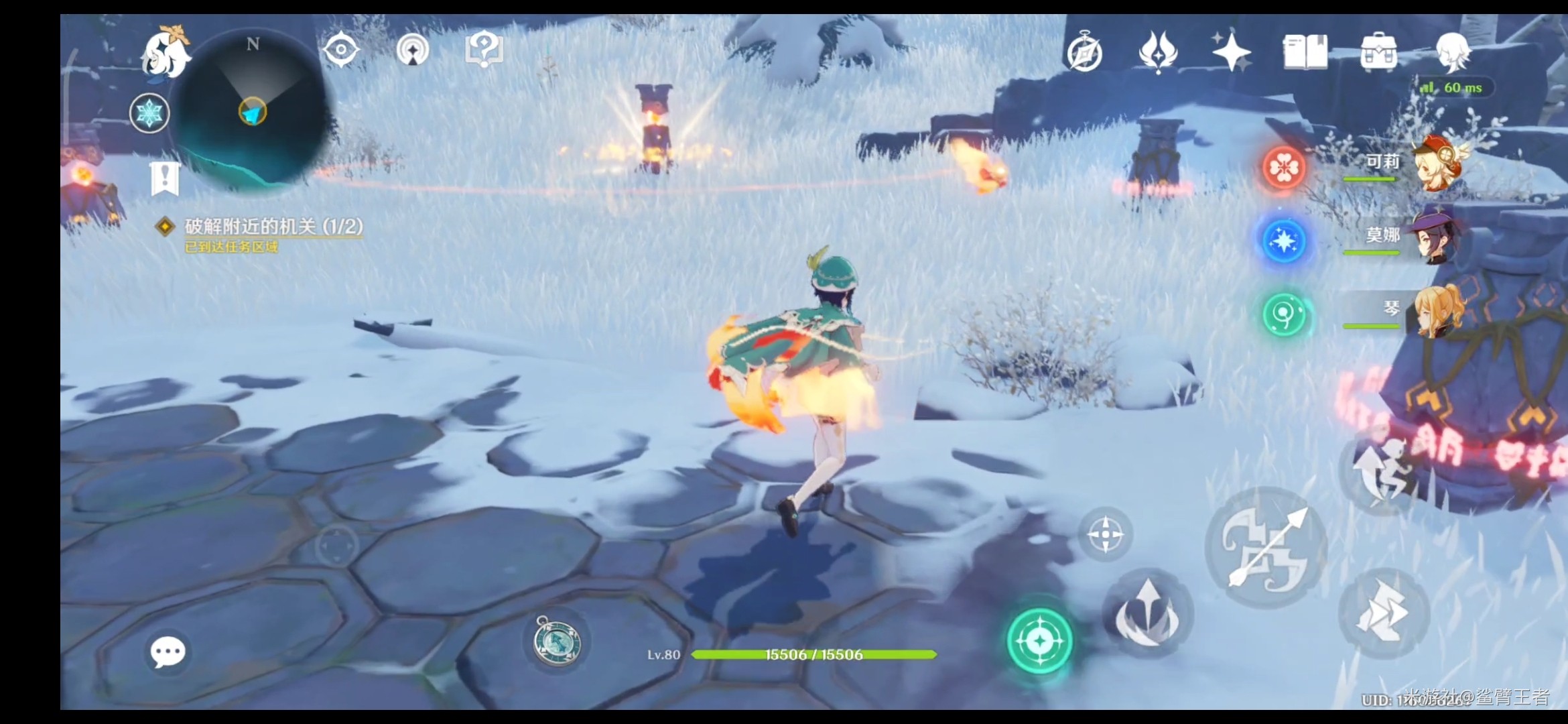
Task: Open the compass events icon
Action: pos(1085,53)
